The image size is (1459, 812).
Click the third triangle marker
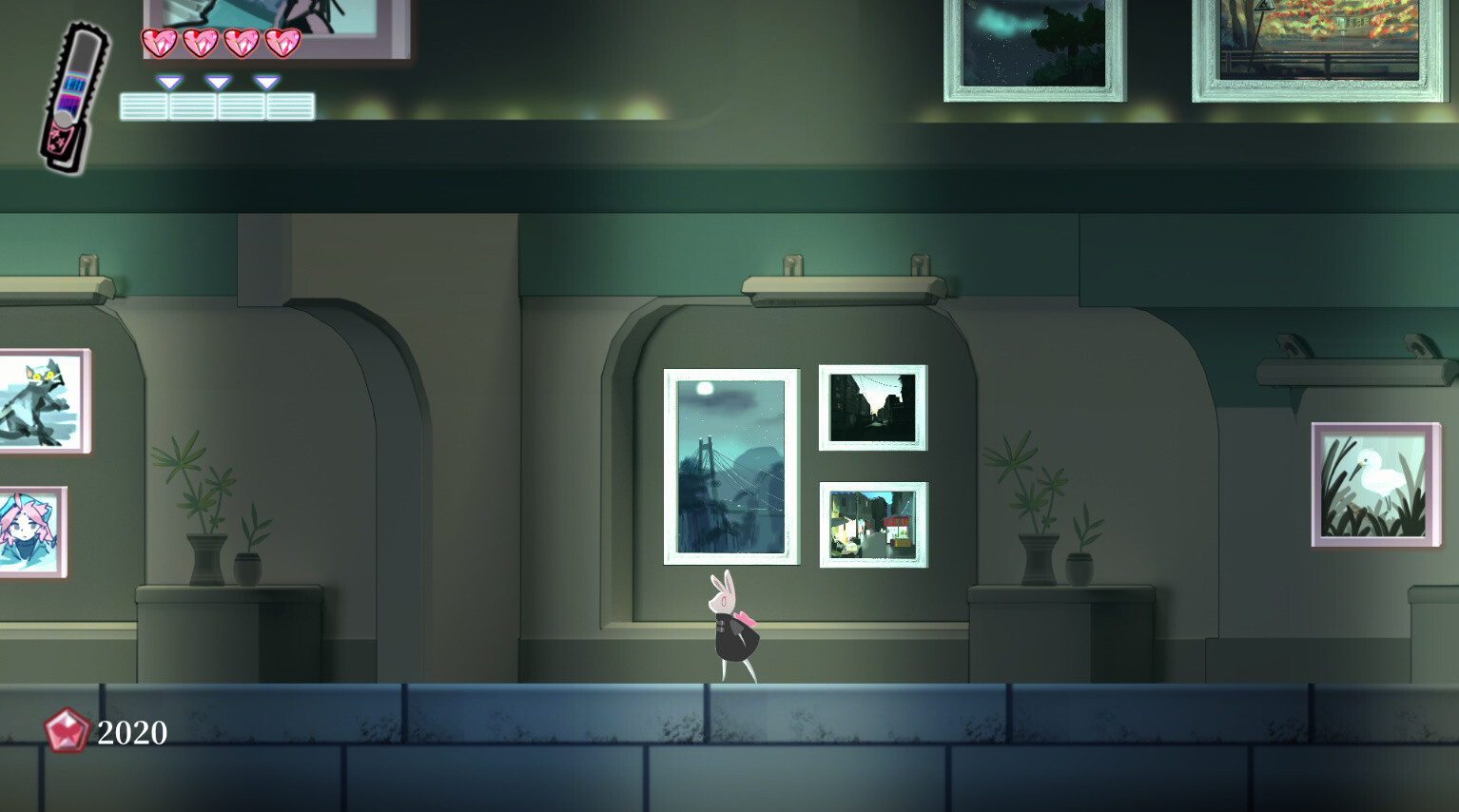(265, 83)
